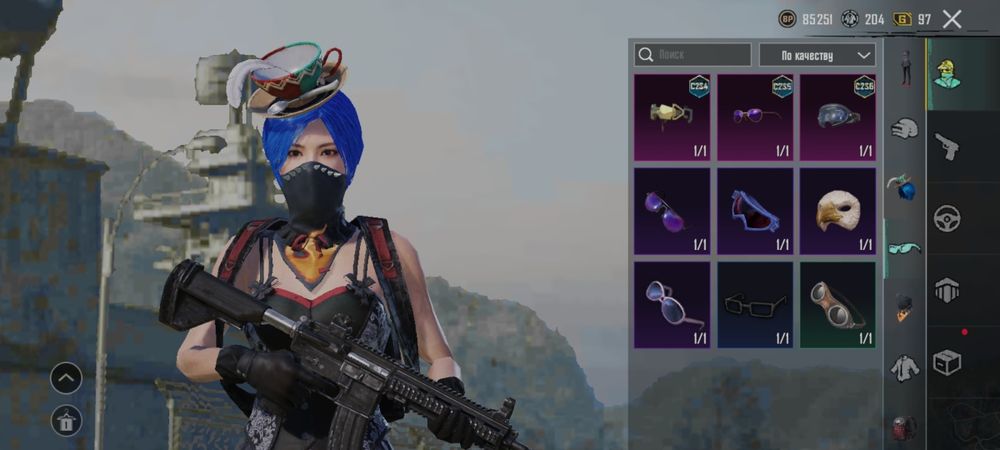Select the pink heart-shaped glasses
This screenshot has height=450, width=1000.
(672, 305)
